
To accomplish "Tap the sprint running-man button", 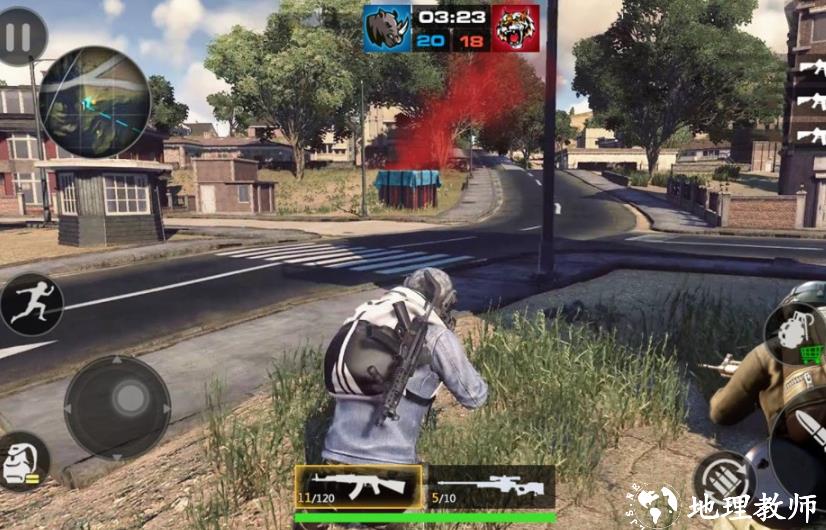I will pyautogui.click(x=31, y=304).
